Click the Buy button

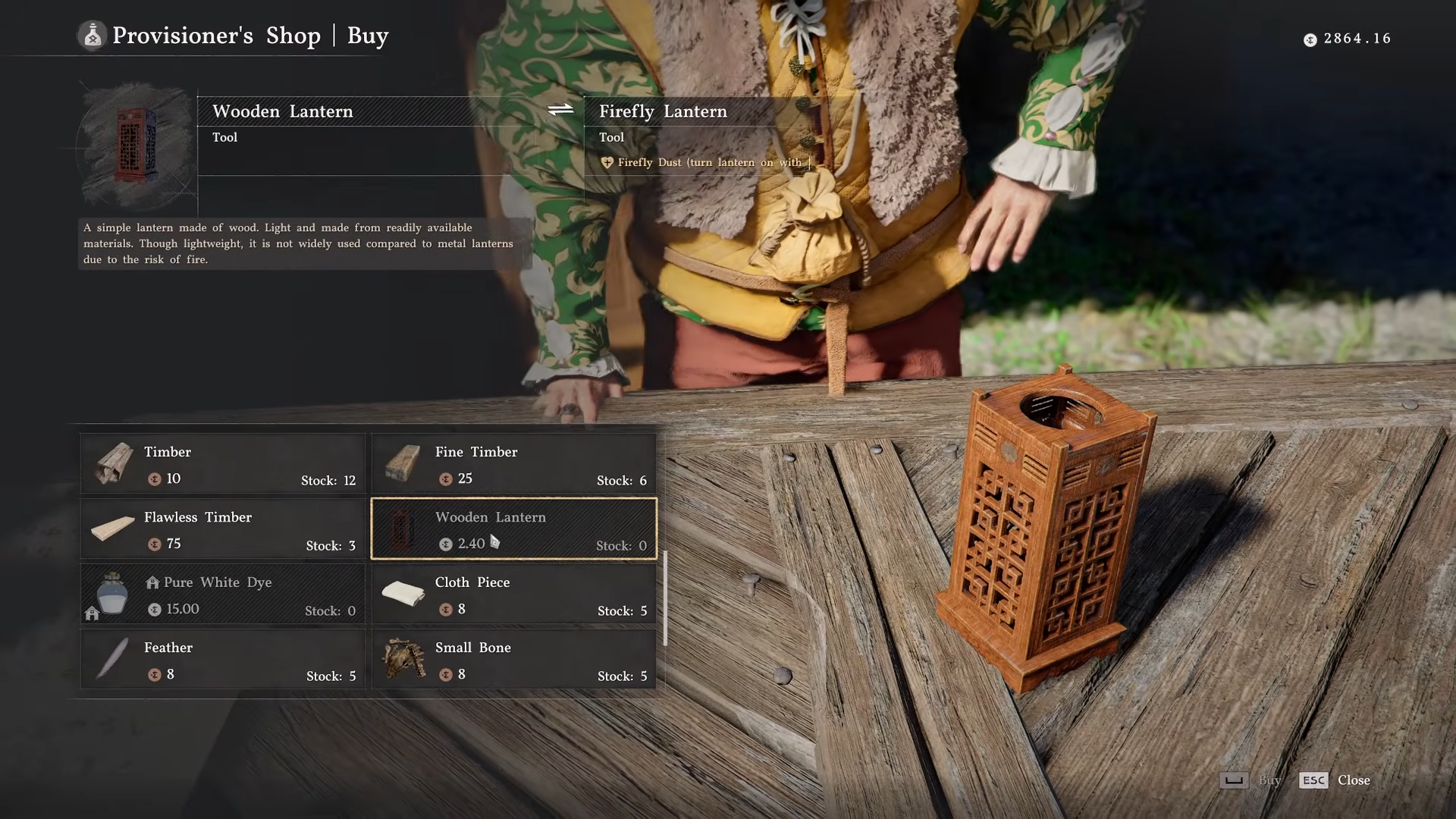(1250, 780)
